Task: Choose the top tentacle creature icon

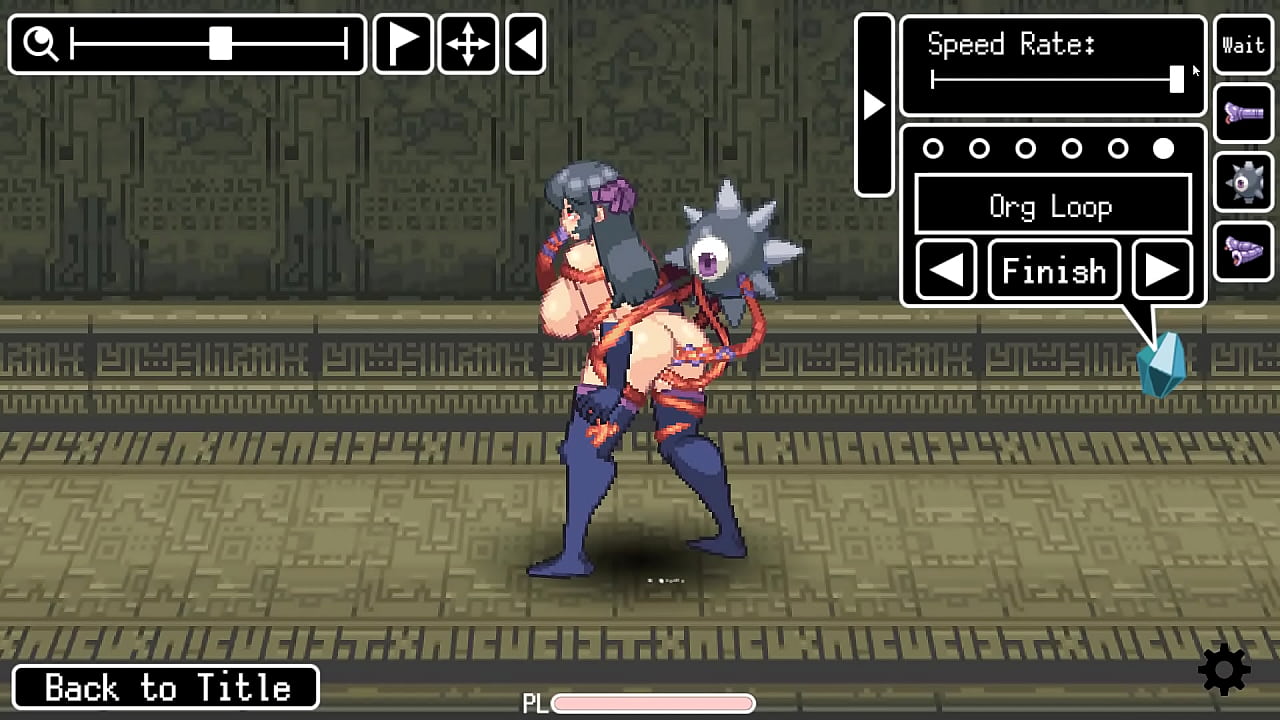Action: pos(1243,113)
